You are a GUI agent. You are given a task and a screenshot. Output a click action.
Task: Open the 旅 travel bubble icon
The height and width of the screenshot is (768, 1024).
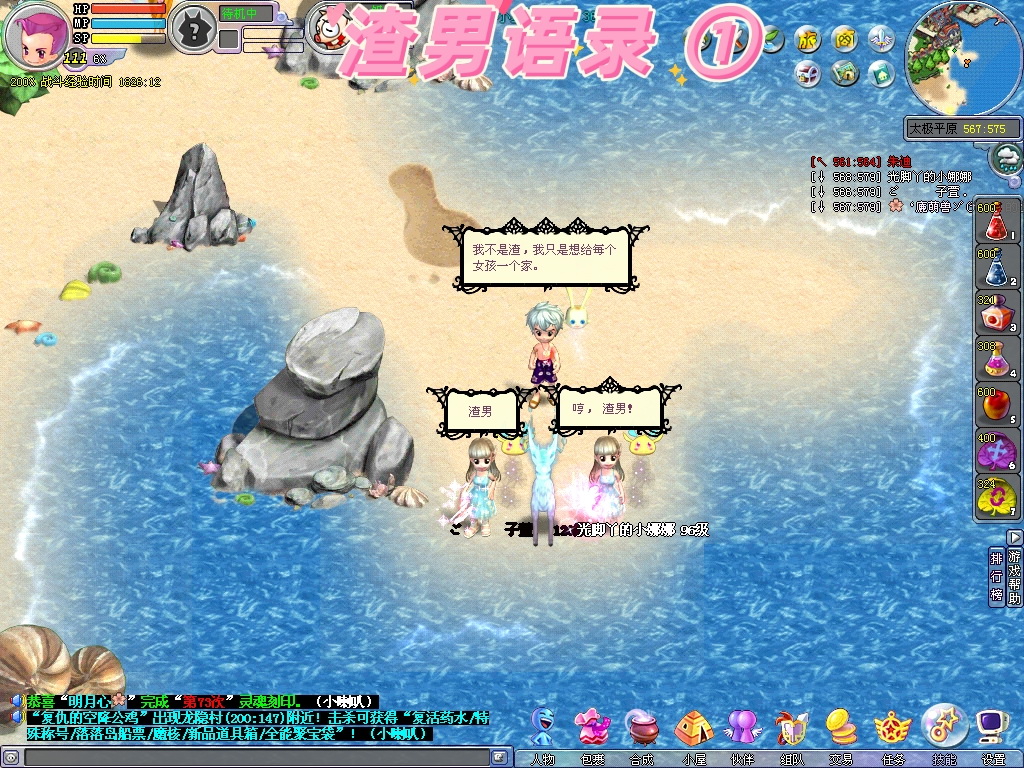click(x=808, y=40)
